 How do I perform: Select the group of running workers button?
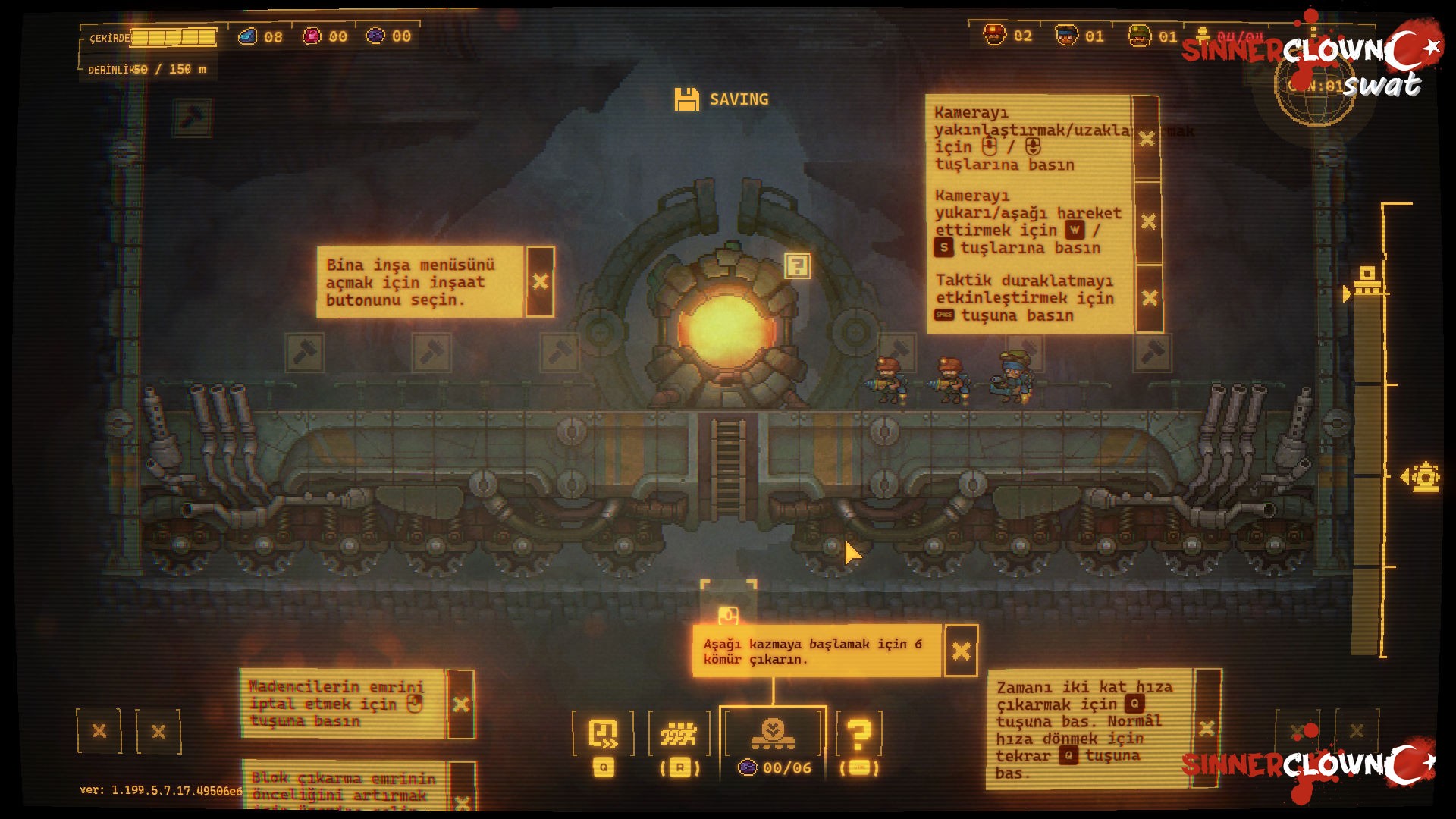679,734
